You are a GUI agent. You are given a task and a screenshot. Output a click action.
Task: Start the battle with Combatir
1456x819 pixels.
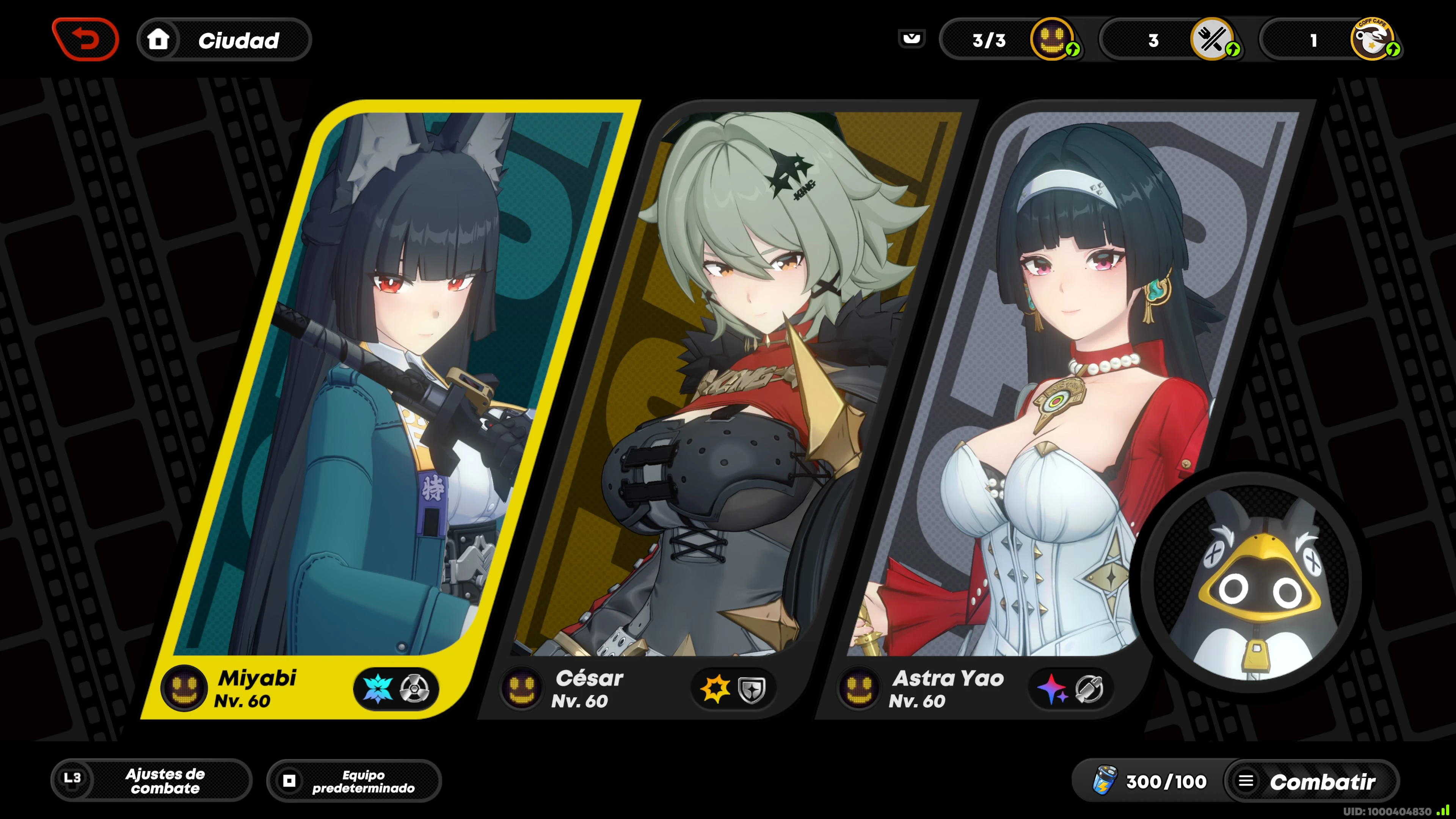point(1311,782)
